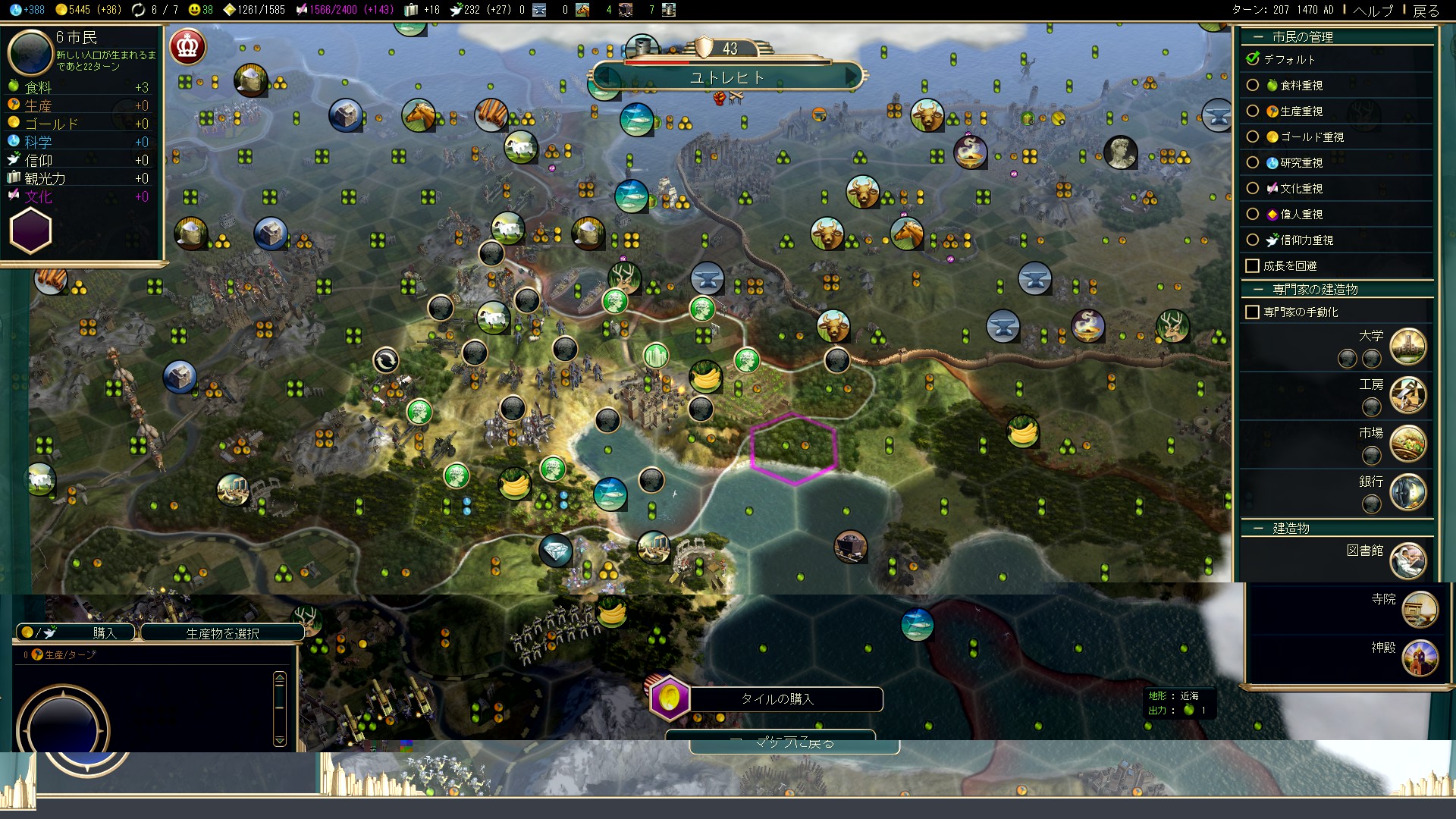Choose 偉人重視 great person focus

tap(1253, 215)
